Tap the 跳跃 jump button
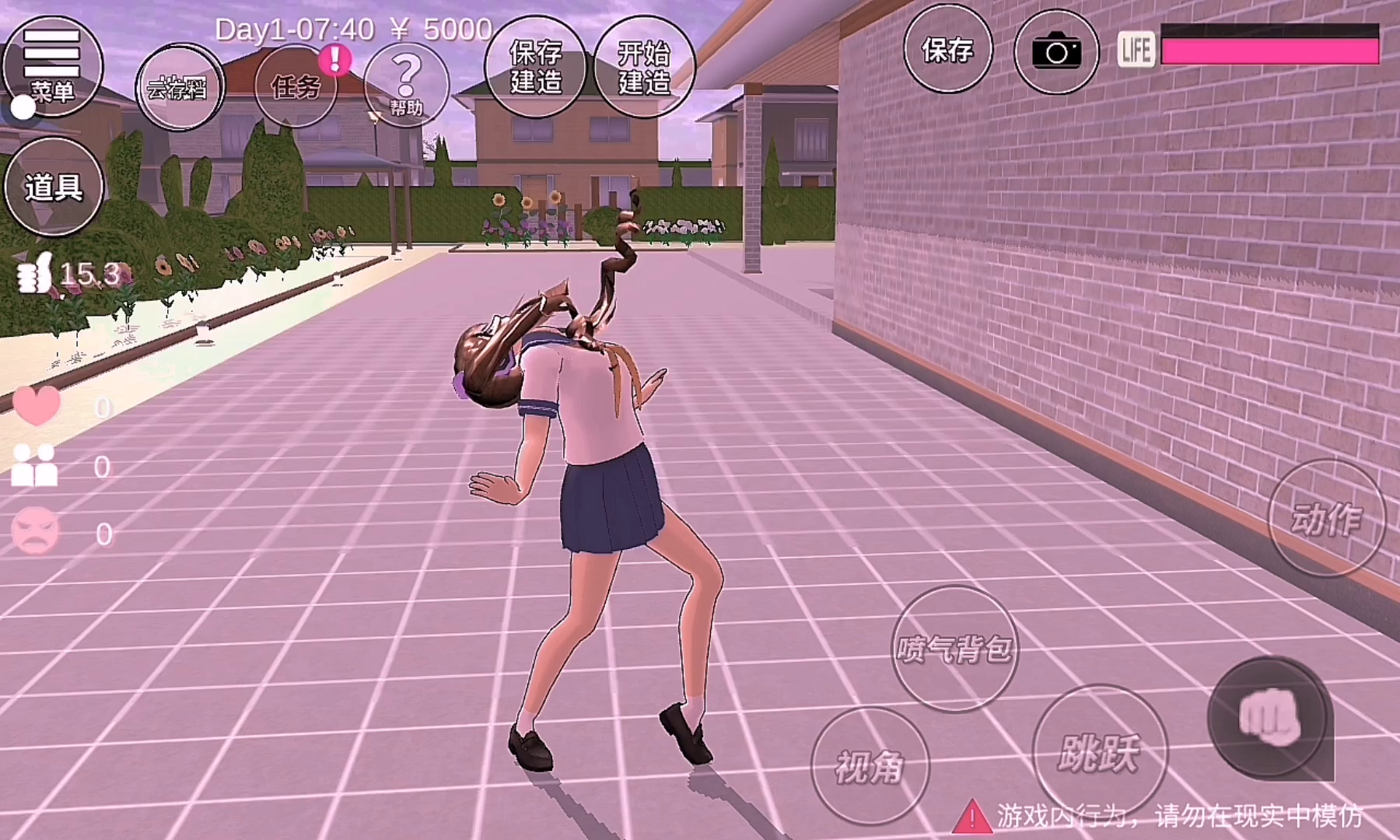Image resolution: width=1400 pixels, height=840 pixels. [1099, 751]
